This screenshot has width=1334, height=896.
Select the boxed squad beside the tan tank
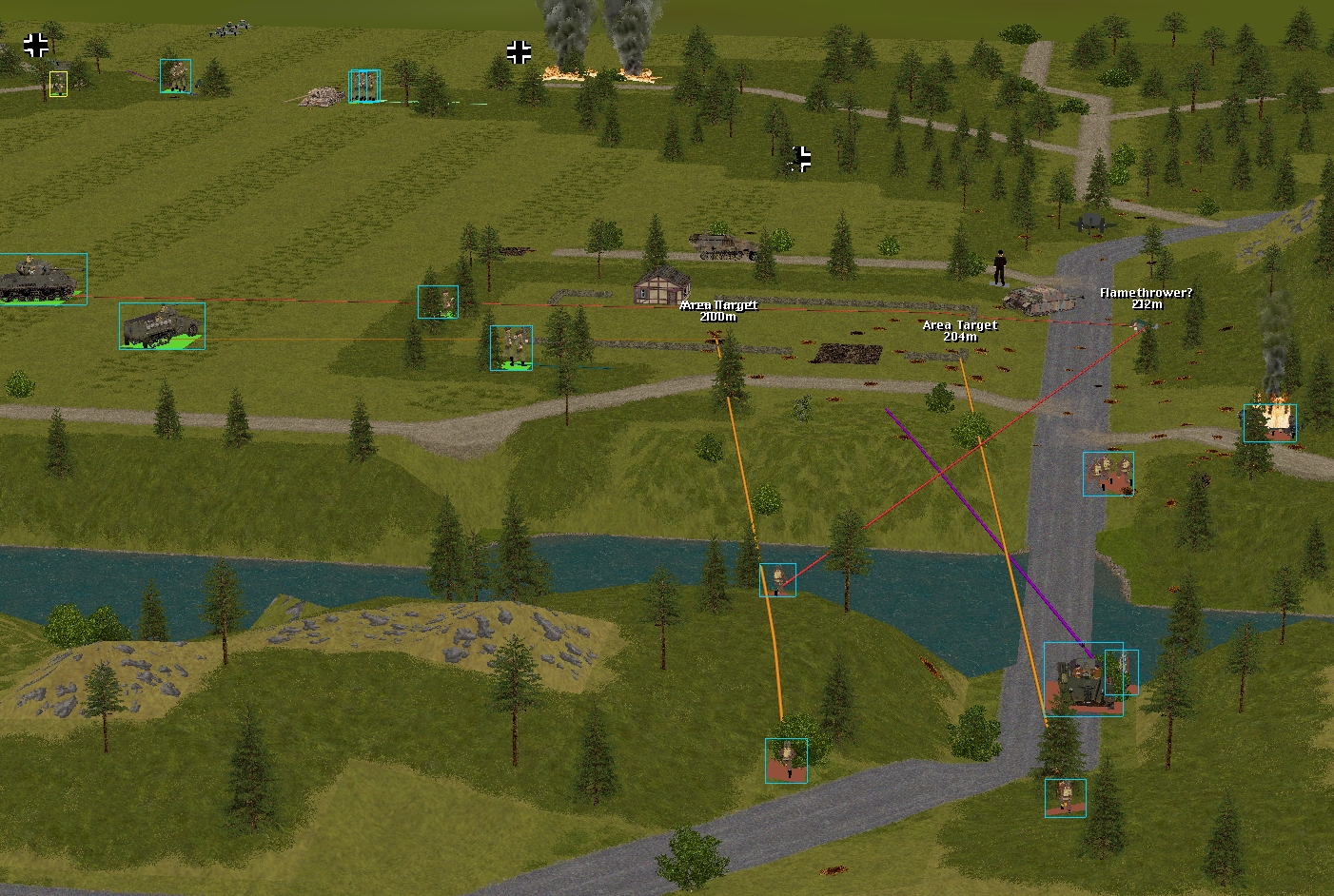(x=364, y=86)
